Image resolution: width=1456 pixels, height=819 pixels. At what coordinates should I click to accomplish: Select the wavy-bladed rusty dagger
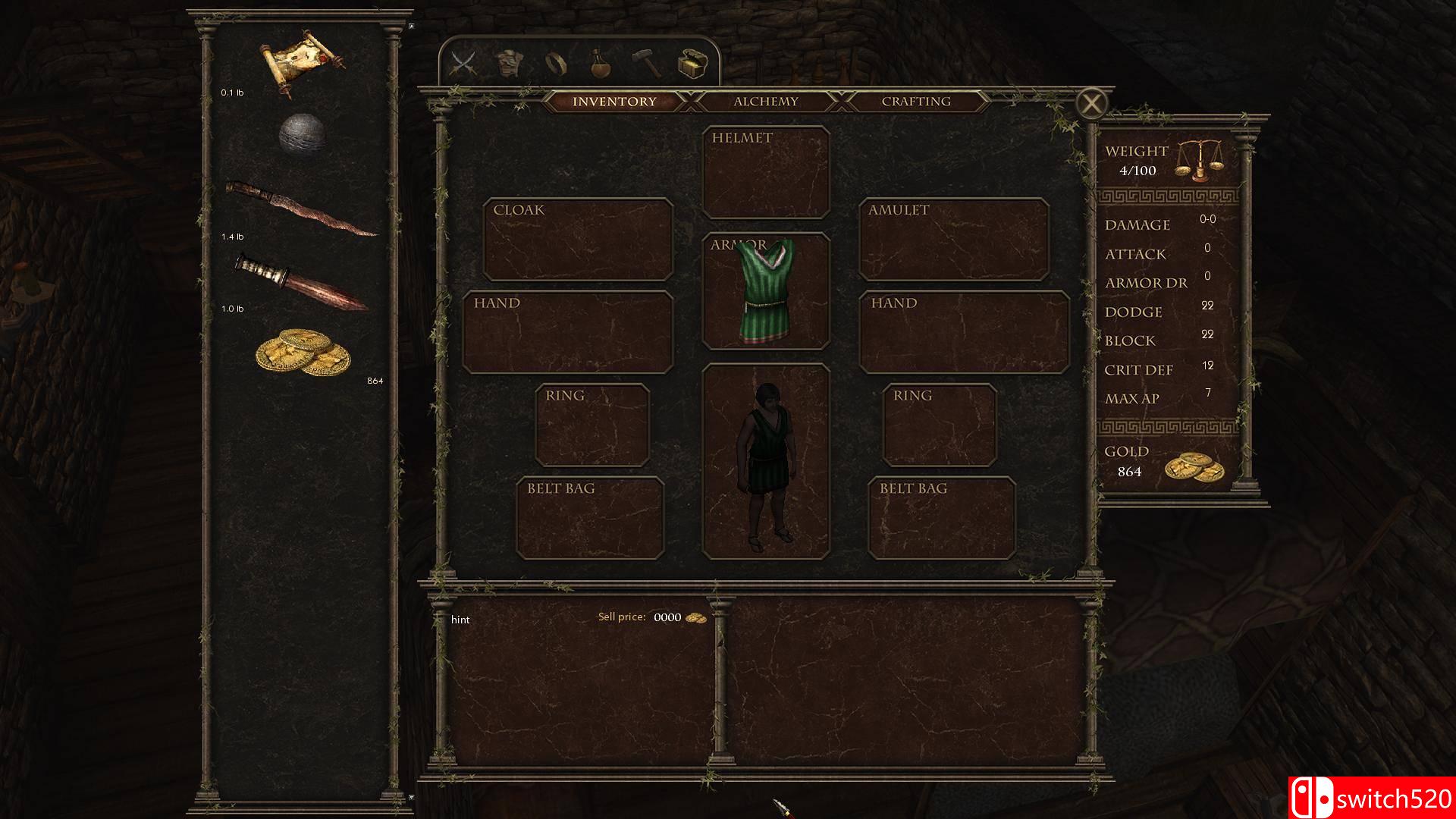pos(300,208)
